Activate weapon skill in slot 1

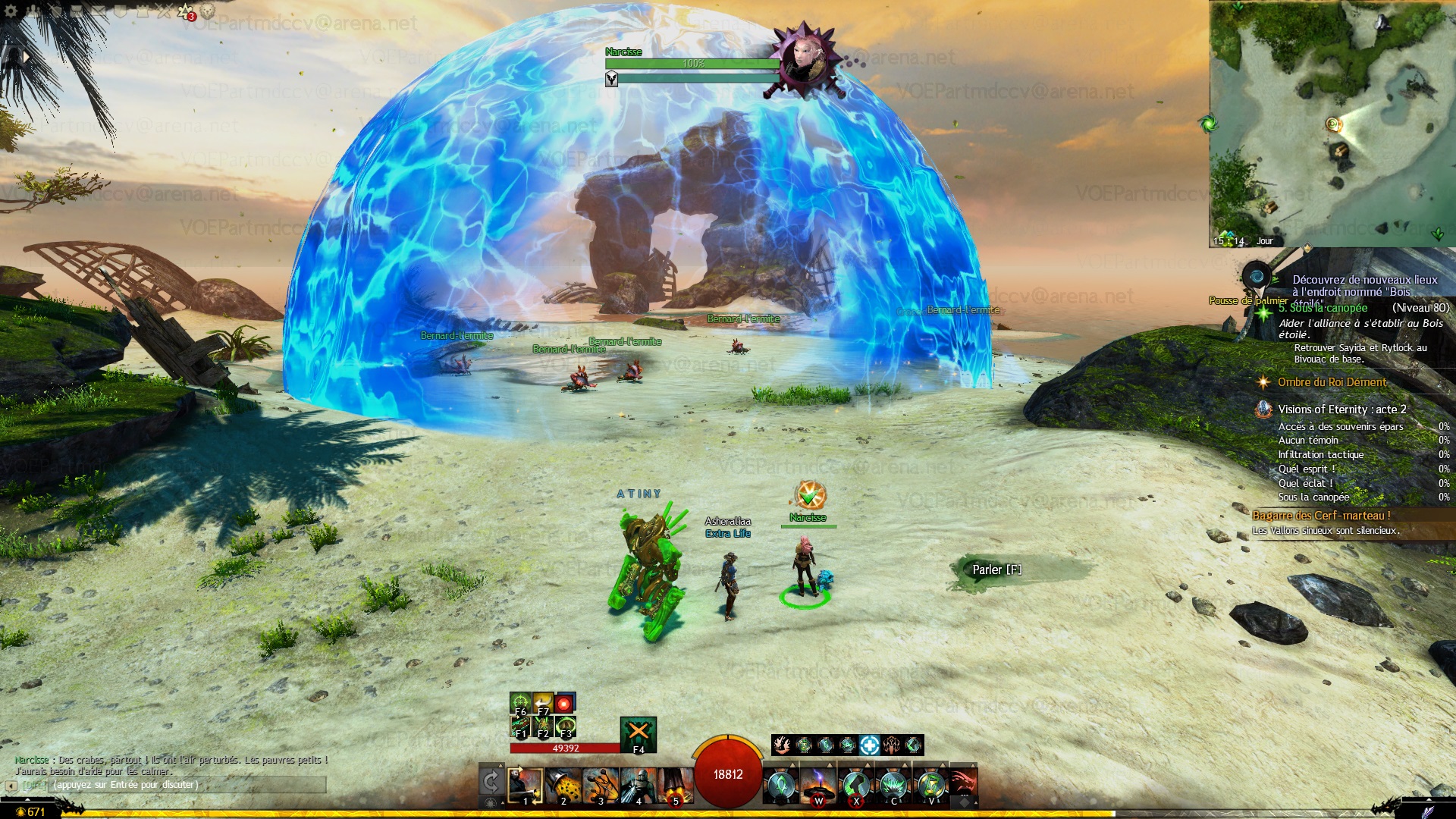(x=525, y=786)
